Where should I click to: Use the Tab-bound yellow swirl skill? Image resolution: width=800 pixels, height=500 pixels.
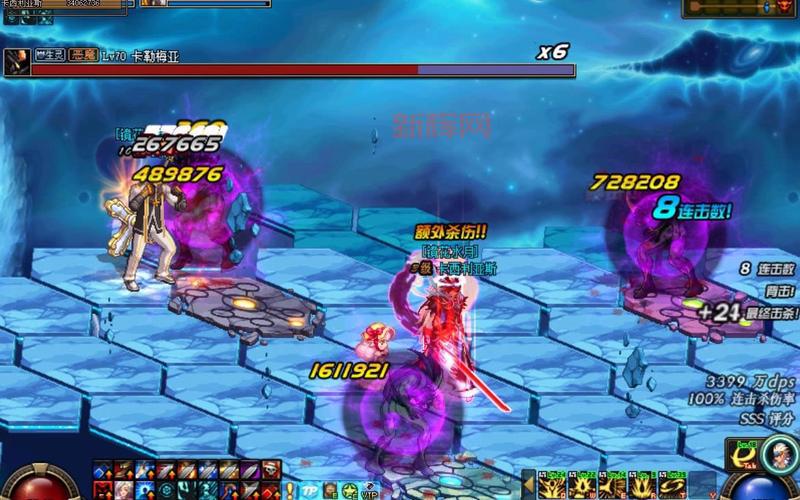coord(743,456)
